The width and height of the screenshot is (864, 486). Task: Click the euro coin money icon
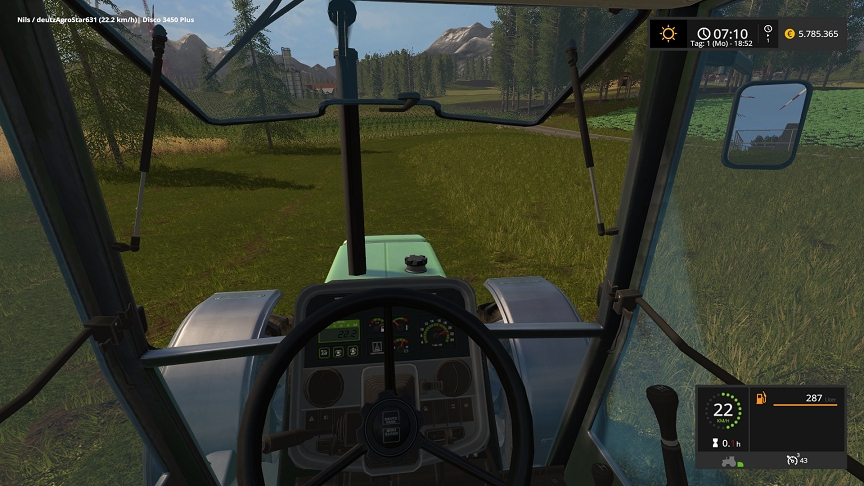coord(790,34)
